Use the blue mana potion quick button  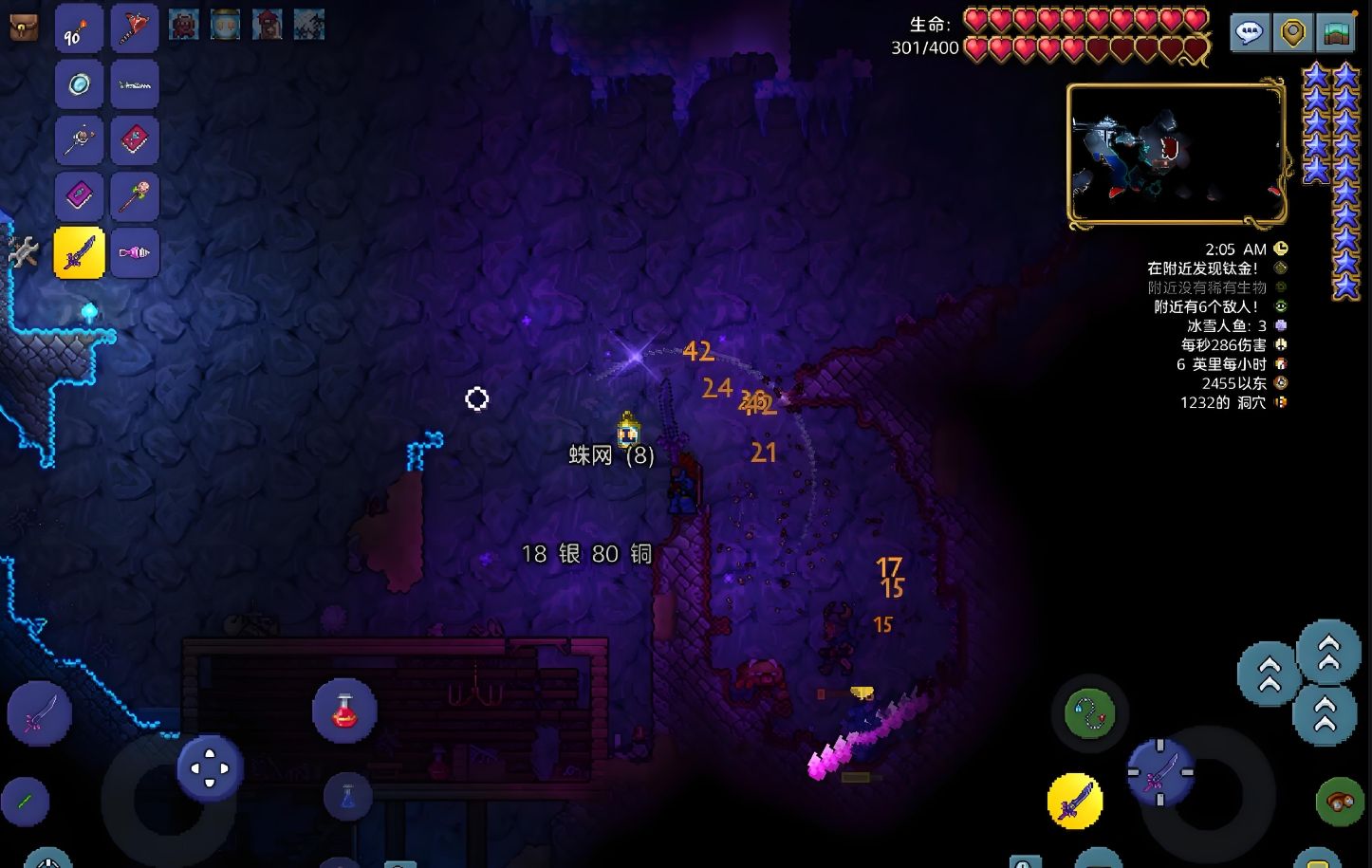pyautogui.click(x=347, y=797)
